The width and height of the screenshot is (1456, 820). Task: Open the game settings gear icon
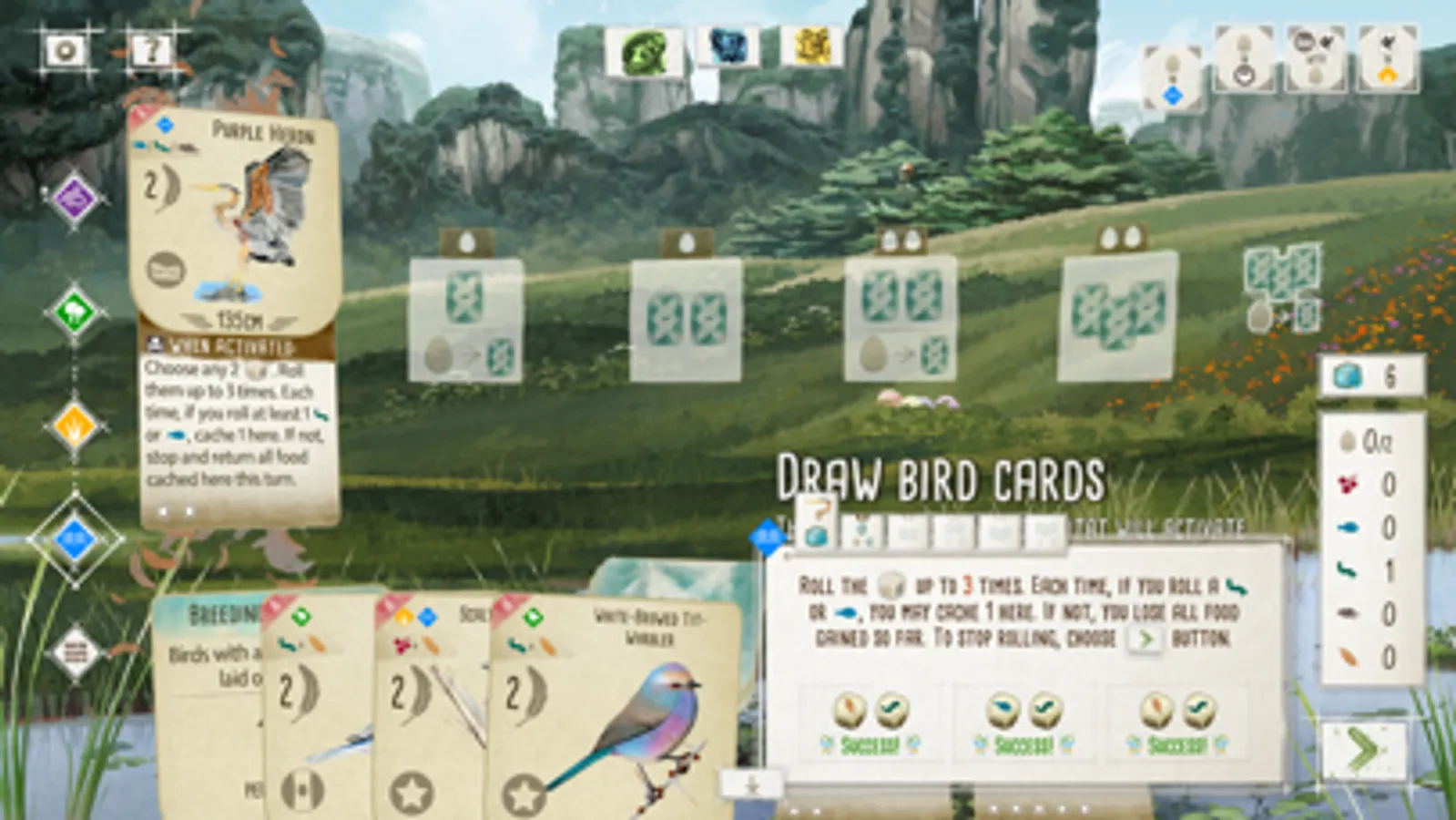coord(62,52)
